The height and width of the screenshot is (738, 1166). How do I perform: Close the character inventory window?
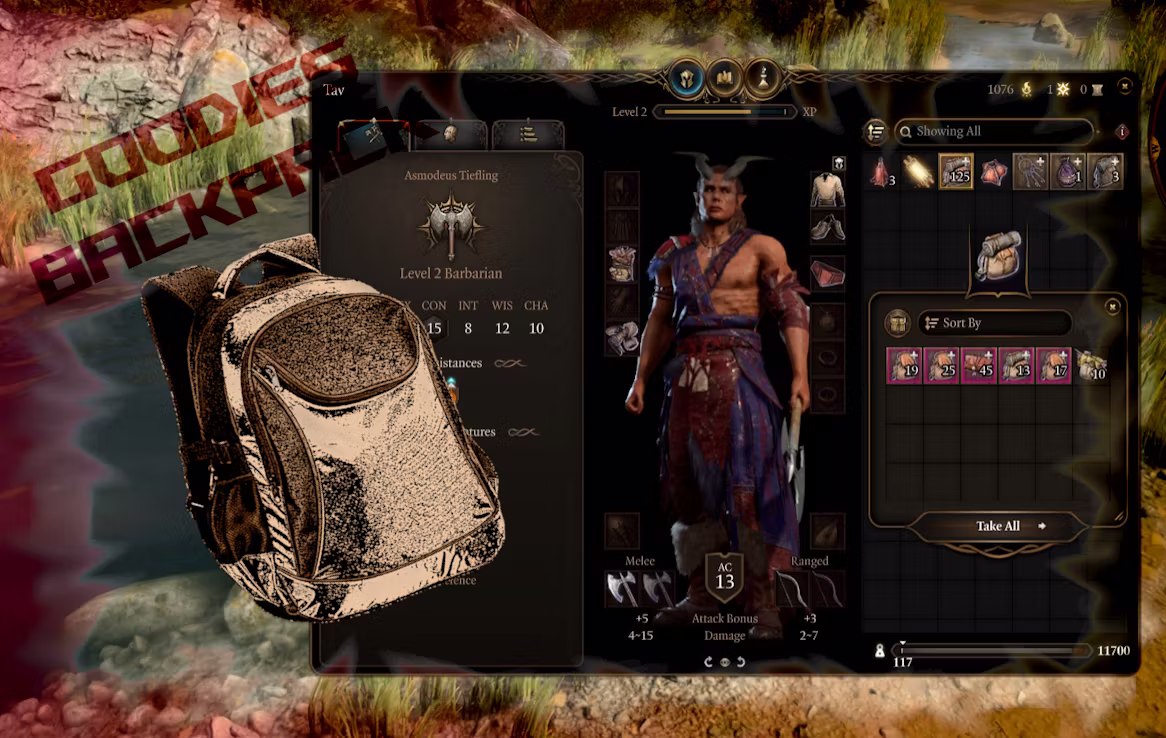point(1126,88)
